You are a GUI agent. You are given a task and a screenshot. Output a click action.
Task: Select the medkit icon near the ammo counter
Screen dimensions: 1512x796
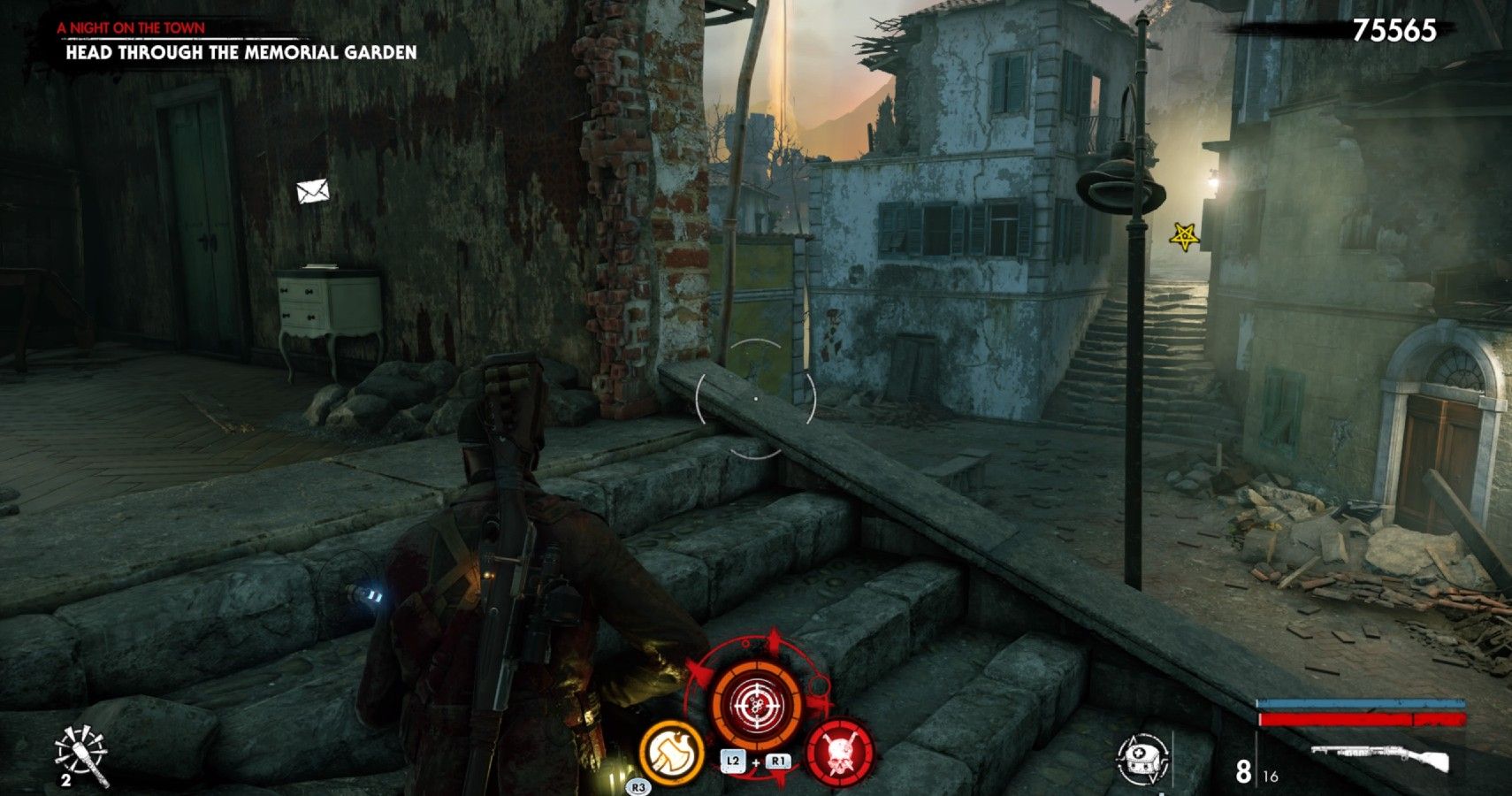tap(1143, 756)
